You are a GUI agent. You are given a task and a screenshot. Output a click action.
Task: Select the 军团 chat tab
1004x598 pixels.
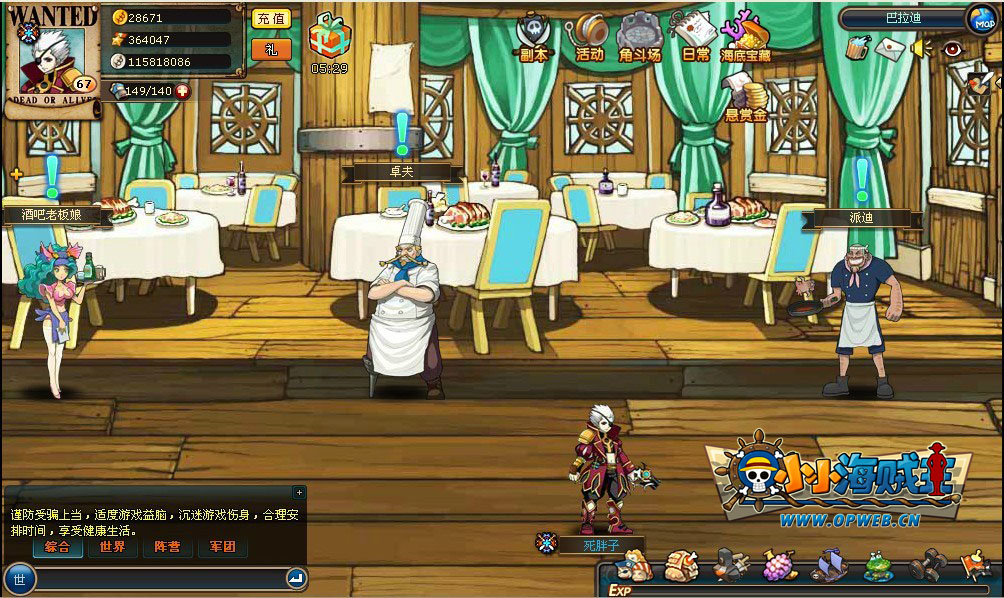click(x=221, y=547)
